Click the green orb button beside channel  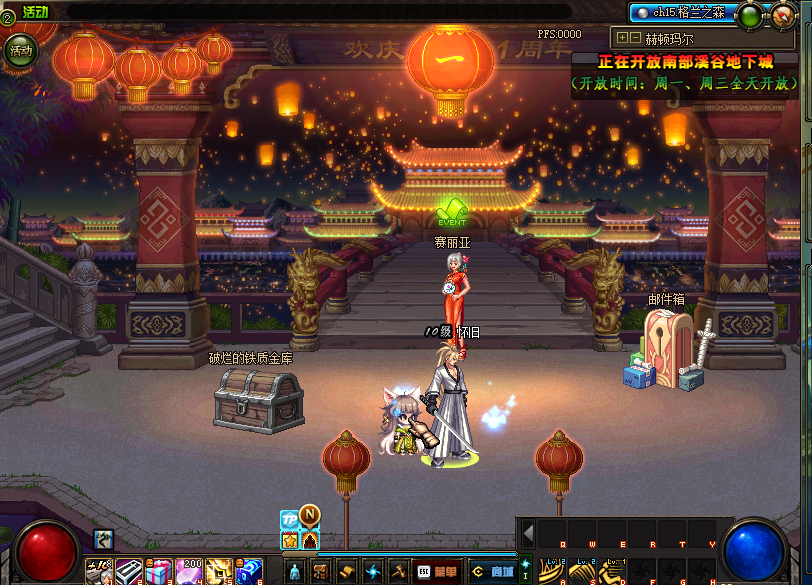(x=749, y=16)
